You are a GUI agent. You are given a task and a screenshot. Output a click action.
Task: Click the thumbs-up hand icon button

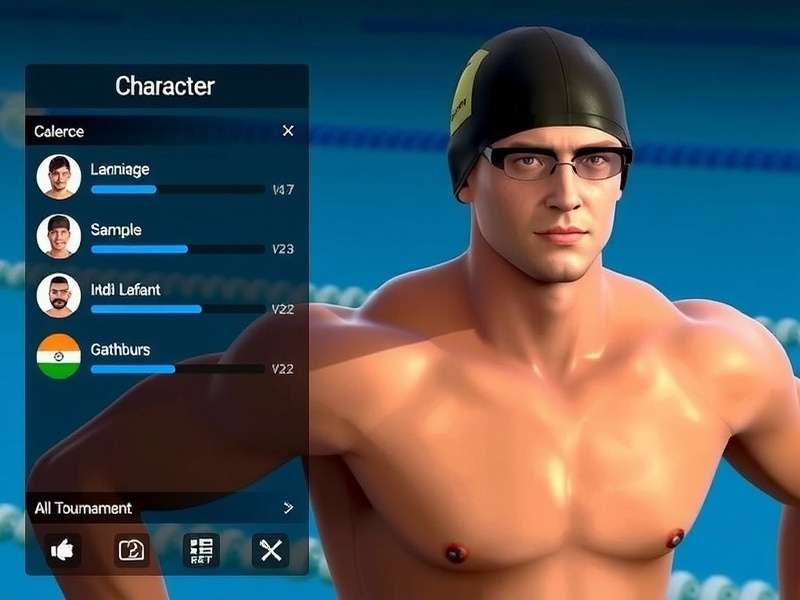63,550
